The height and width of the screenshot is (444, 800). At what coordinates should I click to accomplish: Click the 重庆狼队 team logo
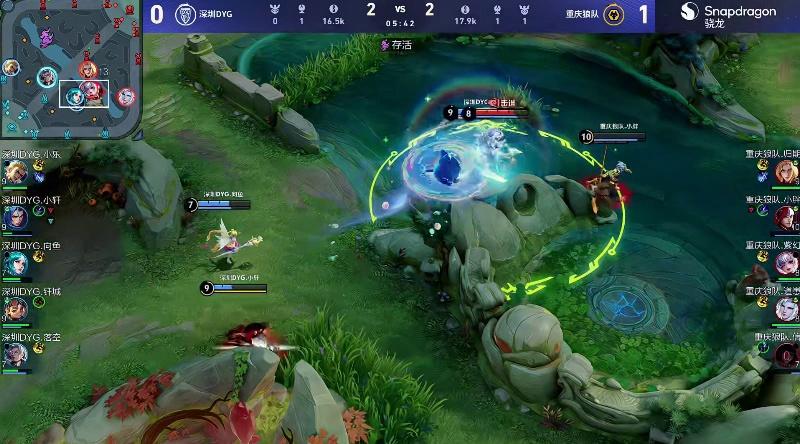(x=618, y=15)
